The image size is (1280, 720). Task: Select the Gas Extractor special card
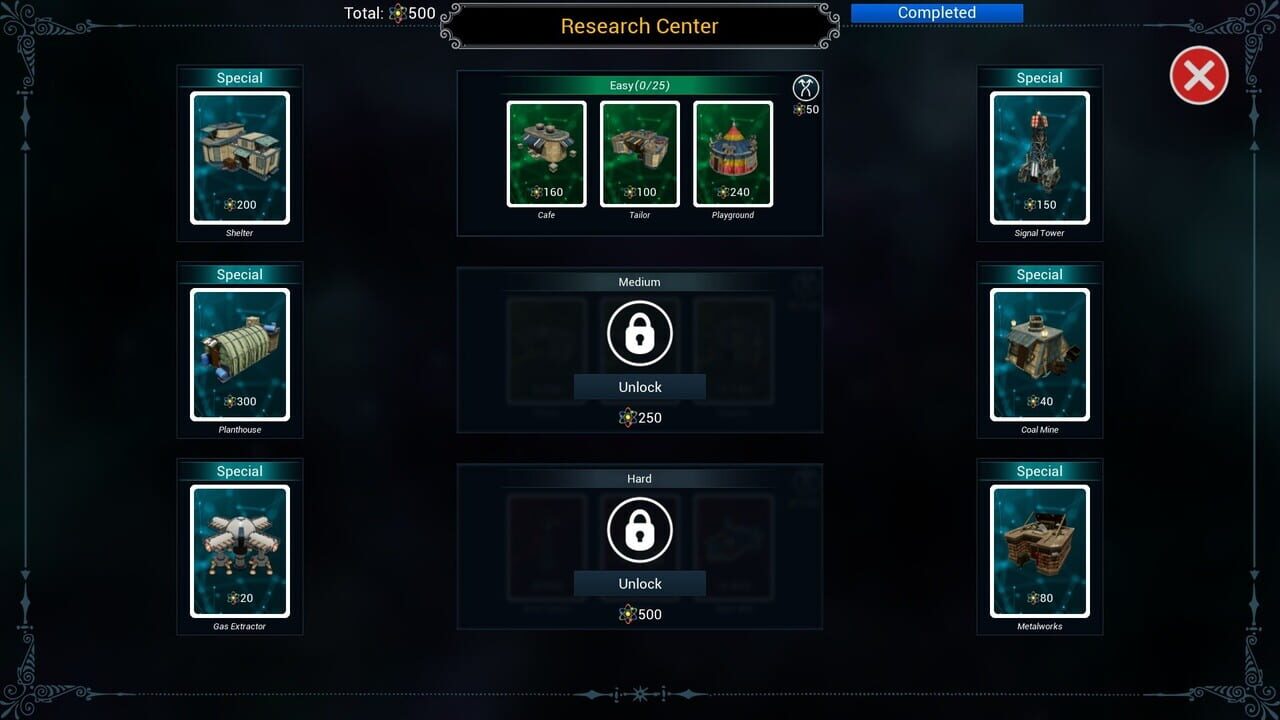[240, 549]
